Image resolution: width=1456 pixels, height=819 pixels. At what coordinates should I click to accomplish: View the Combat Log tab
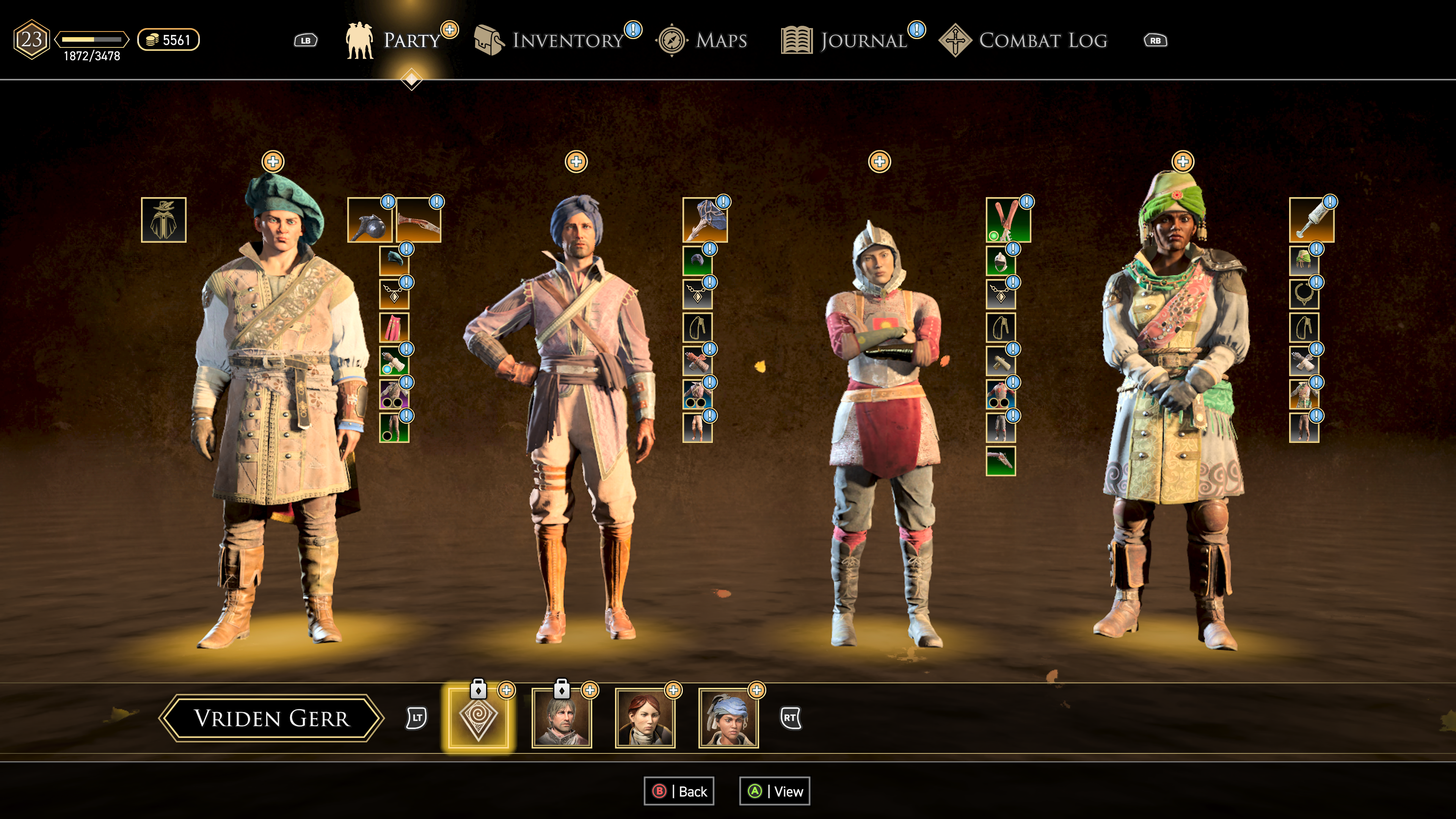(1042, 40)
